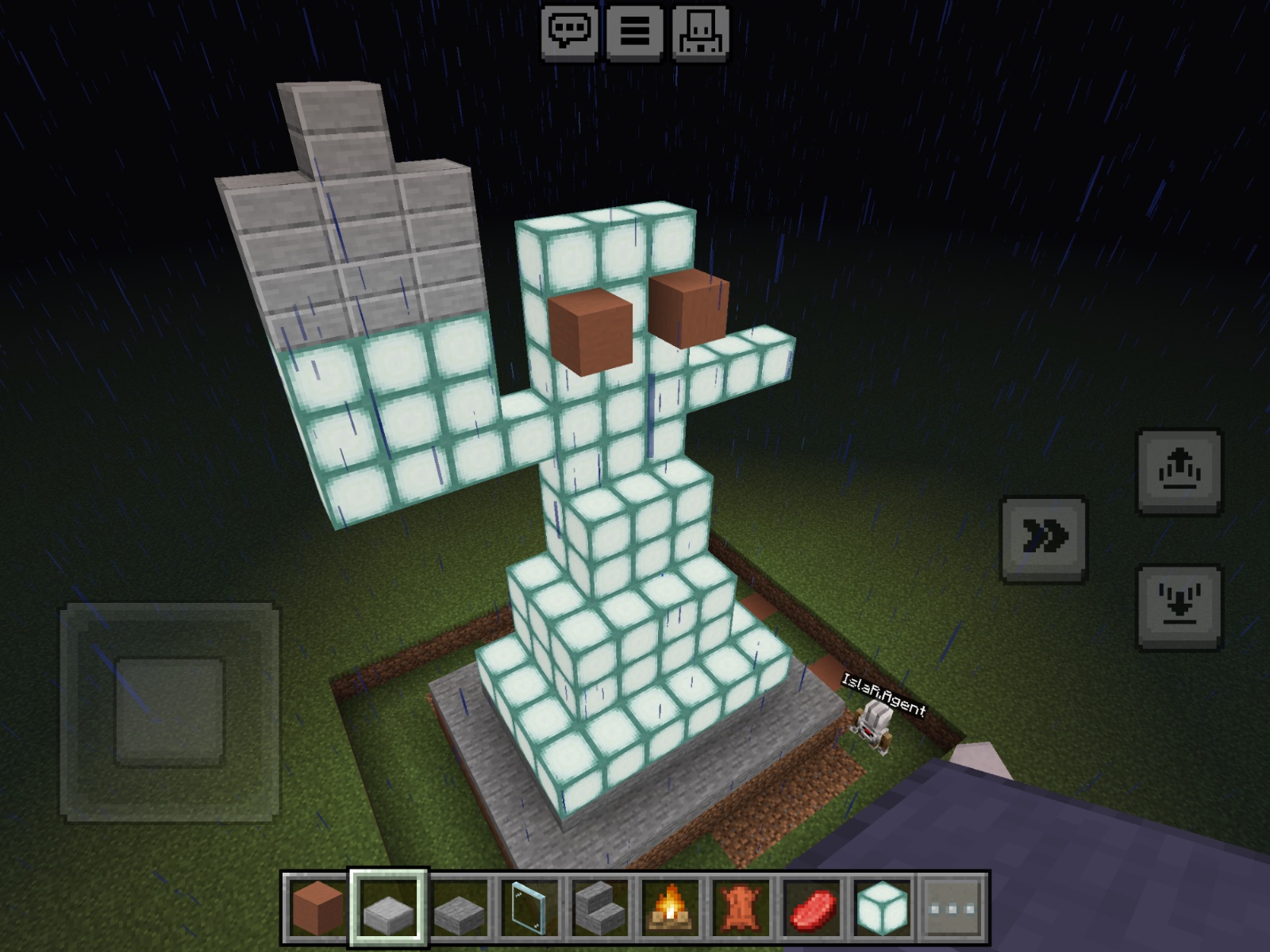Tap the movement joystick pad
The width and height of the screenshot is (1270, 952).
169,711
